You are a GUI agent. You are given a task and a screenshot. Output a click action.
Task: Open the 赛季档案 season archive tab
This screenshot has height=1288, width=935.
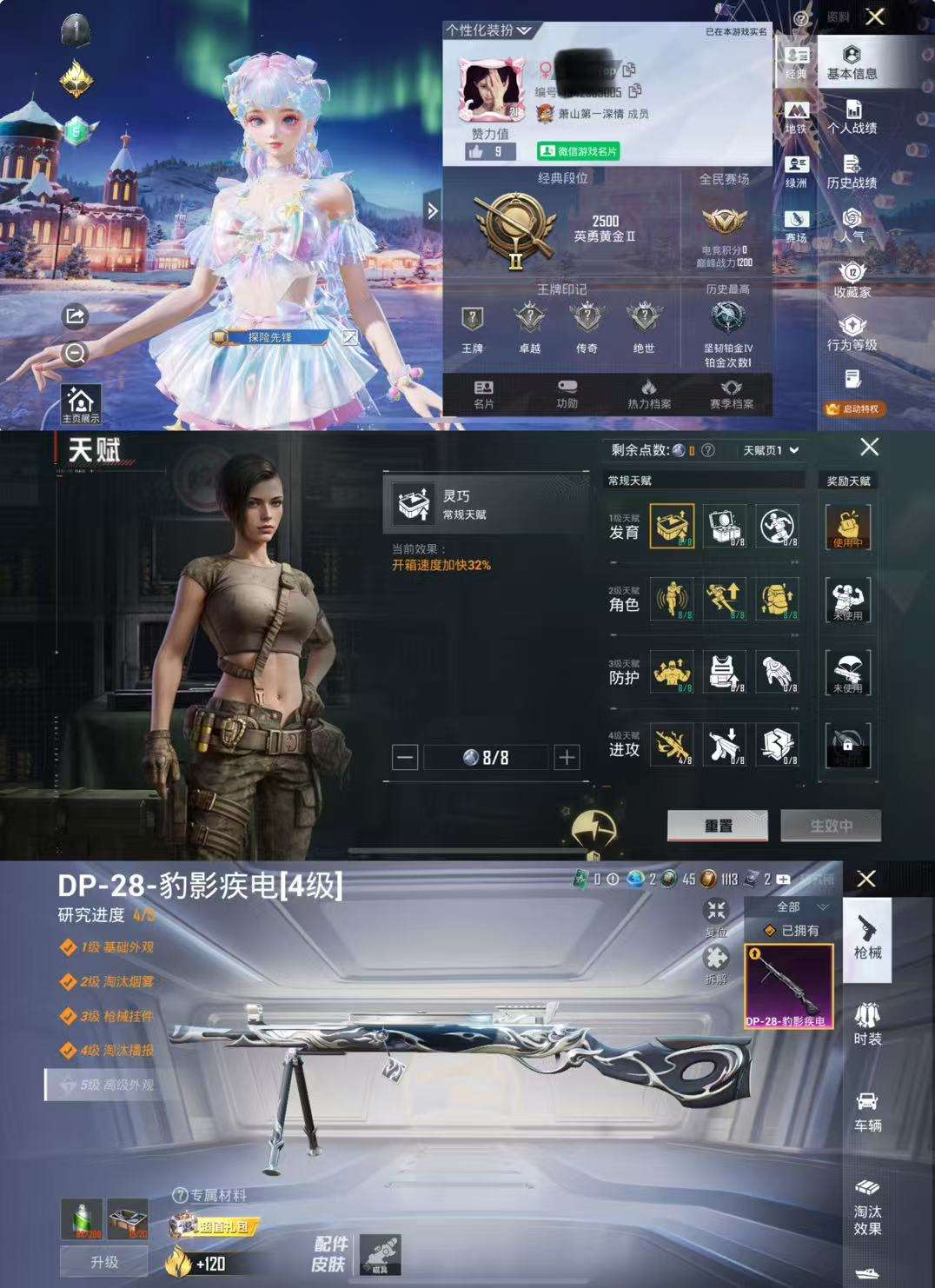pos(731,394)
